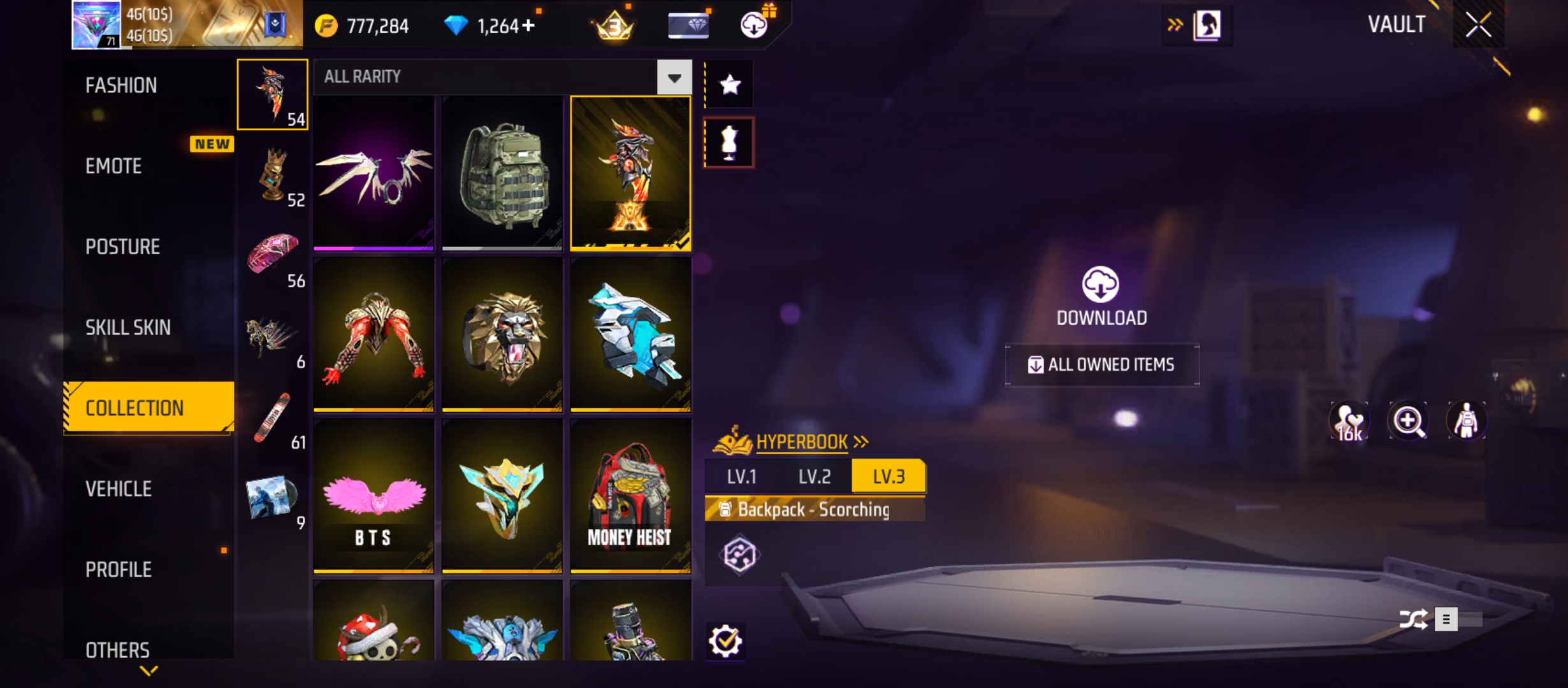Switch Hyperbook to LV.1
The height and width of the screenshot is (688, 1568).
point(741,477)
